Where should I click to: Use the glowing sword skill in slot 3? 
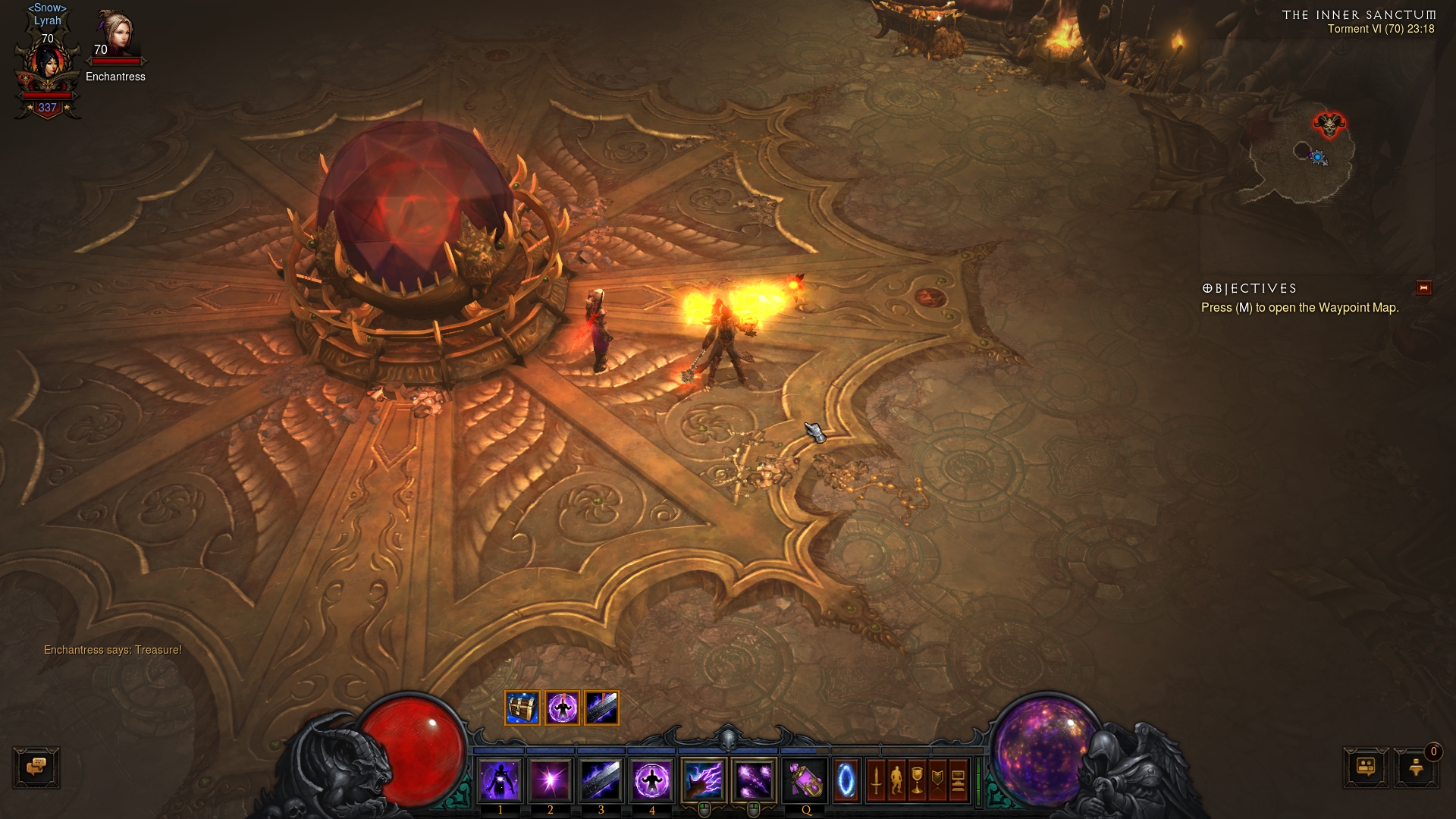601,780
